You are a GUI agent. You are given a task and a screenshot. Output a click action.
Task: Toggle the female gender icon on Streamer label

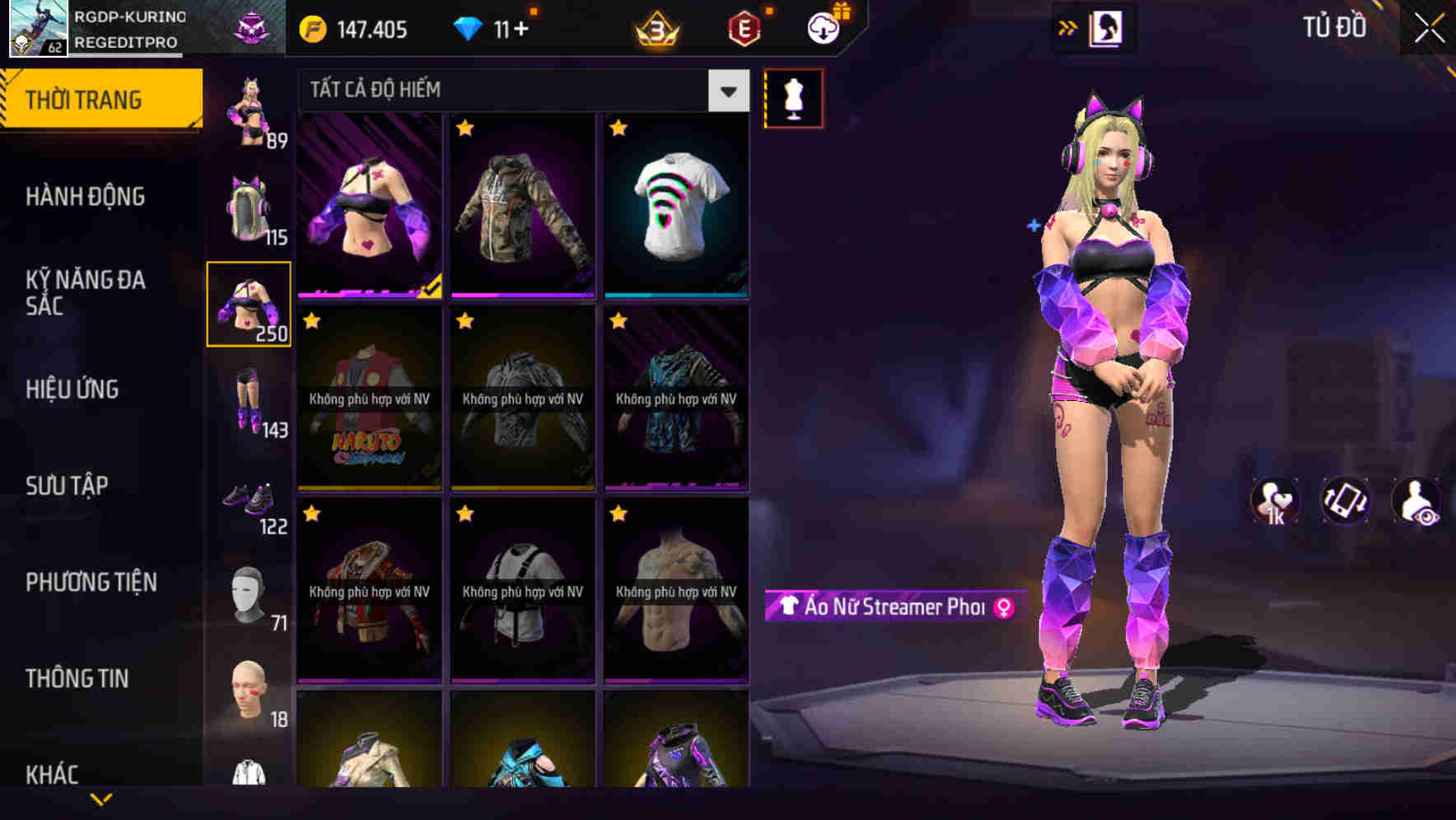1003,608
